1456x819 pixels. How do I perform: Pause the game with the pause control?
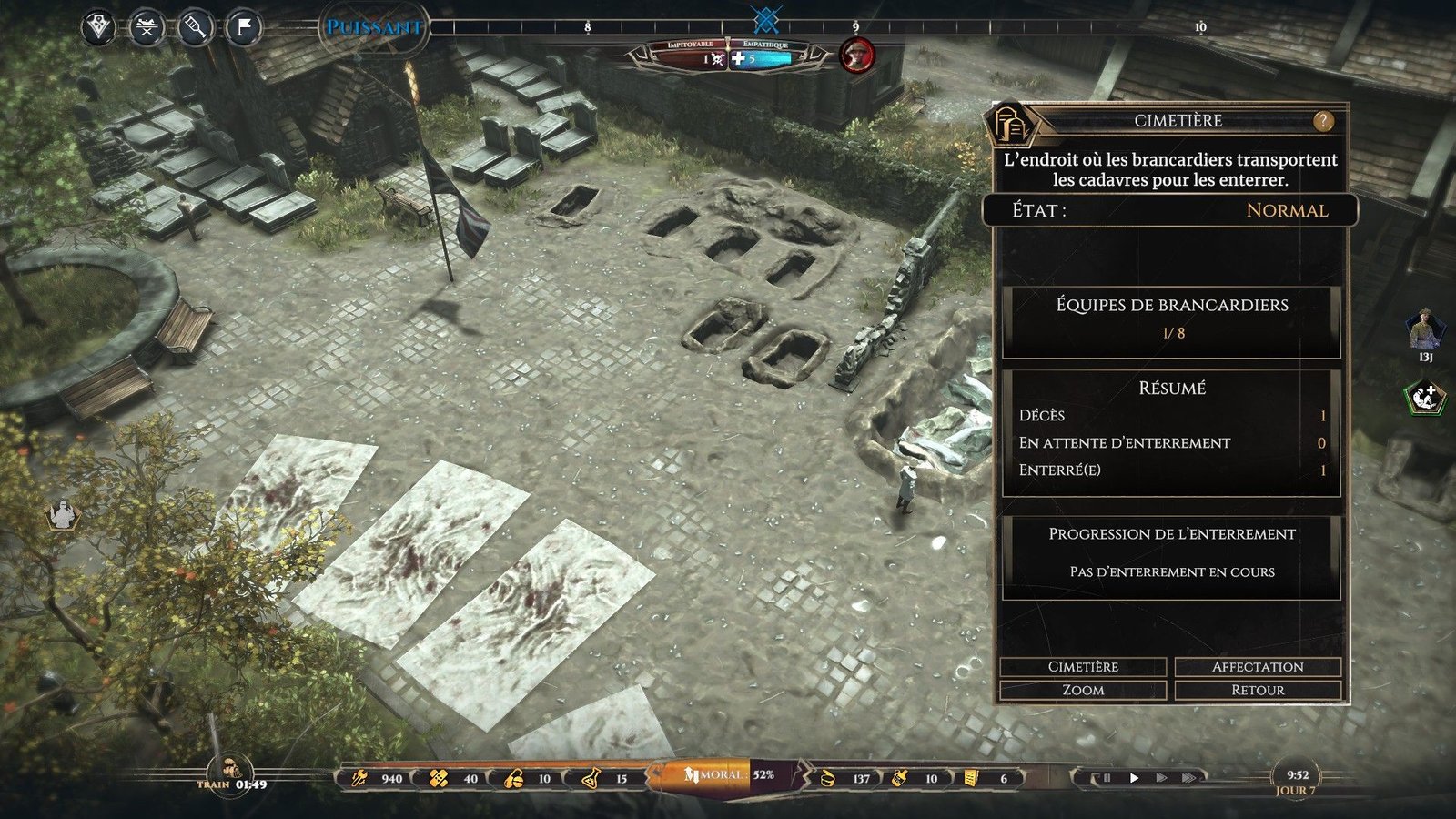tap(1107, 778)
